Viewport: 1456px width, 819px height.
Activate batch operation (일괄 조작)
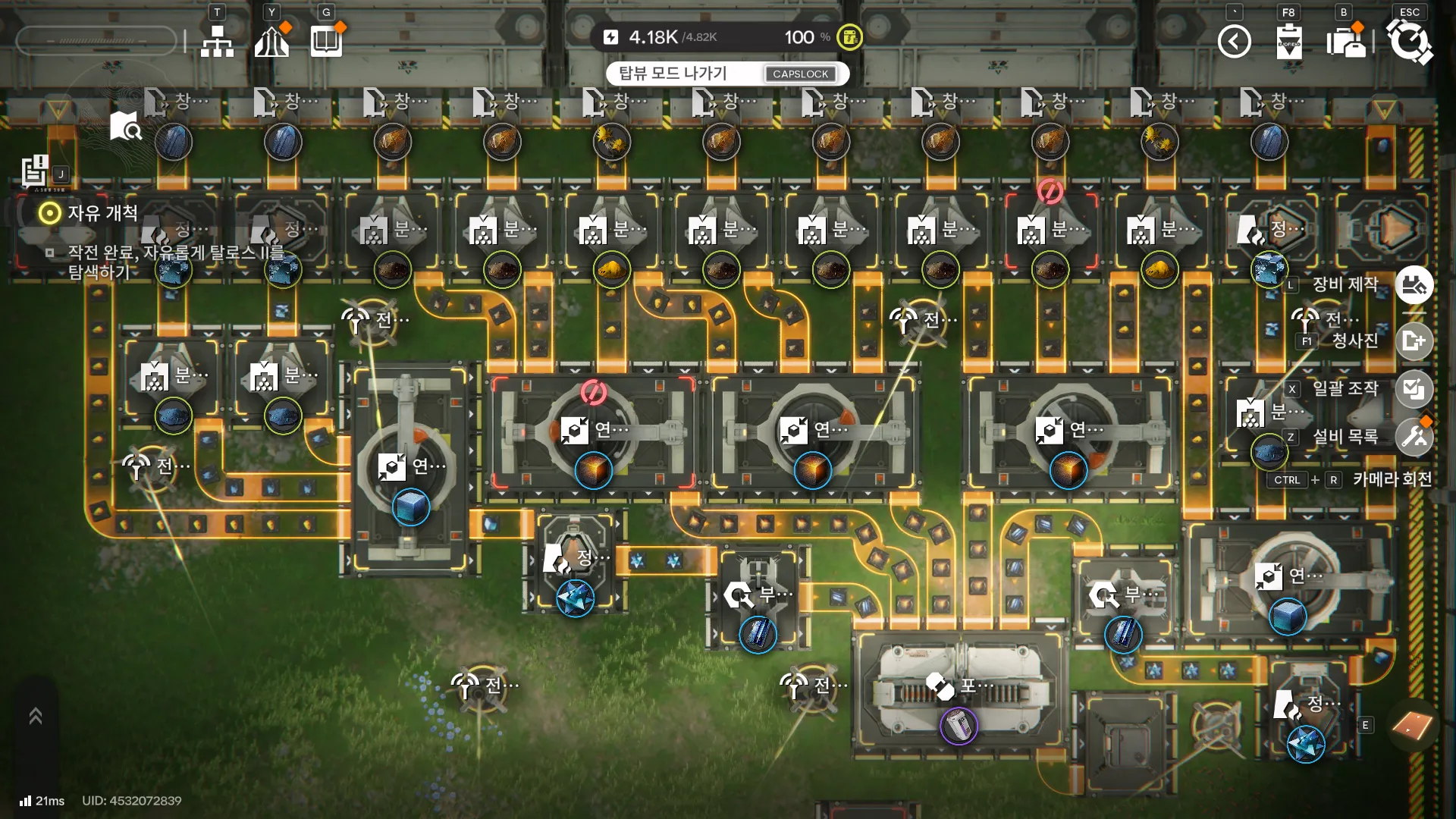tap(1414, 389)
